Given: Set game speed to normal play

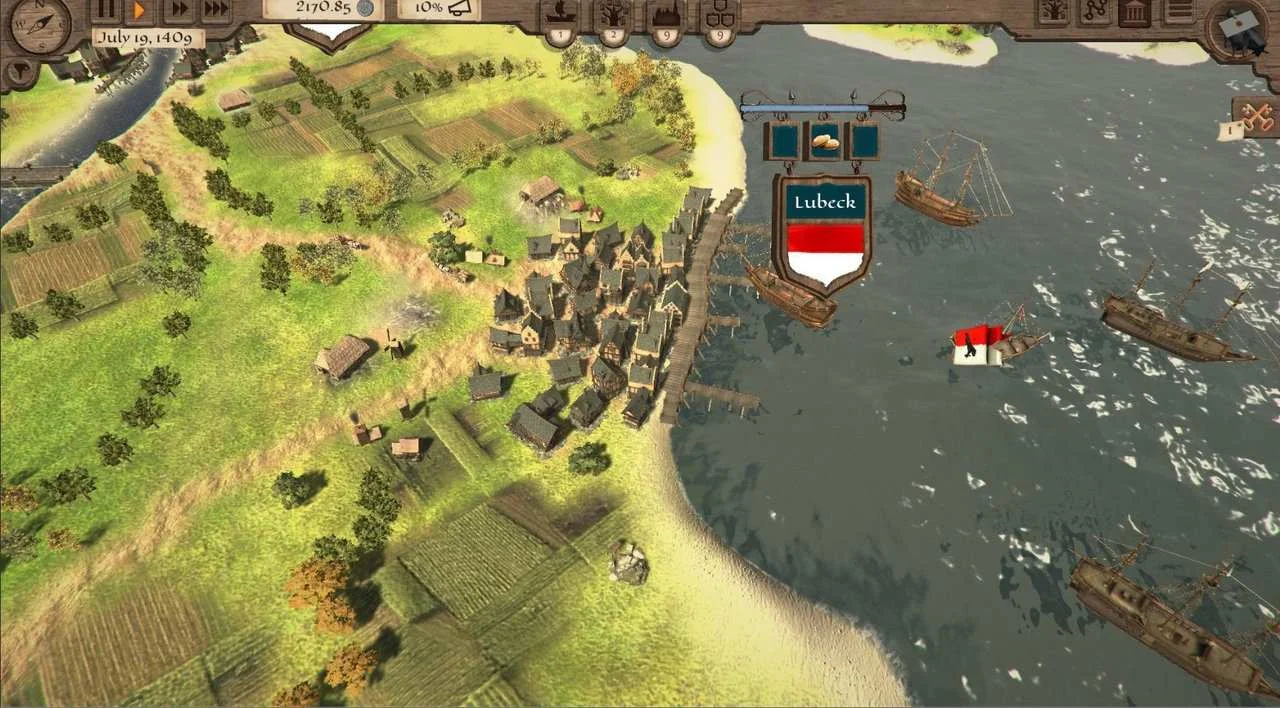Looking at the screenshot, I should (140, 11).
